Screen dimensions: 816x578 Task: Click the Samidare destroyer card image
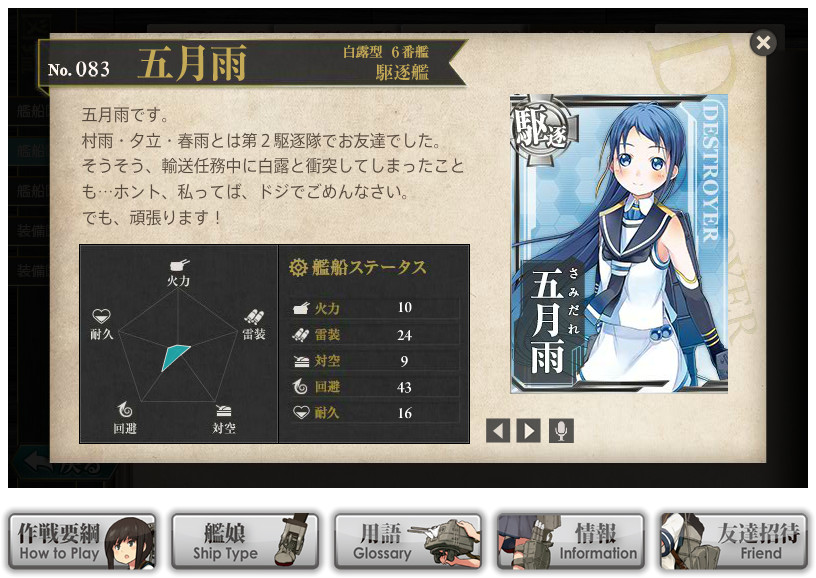[x=619, y=244]
